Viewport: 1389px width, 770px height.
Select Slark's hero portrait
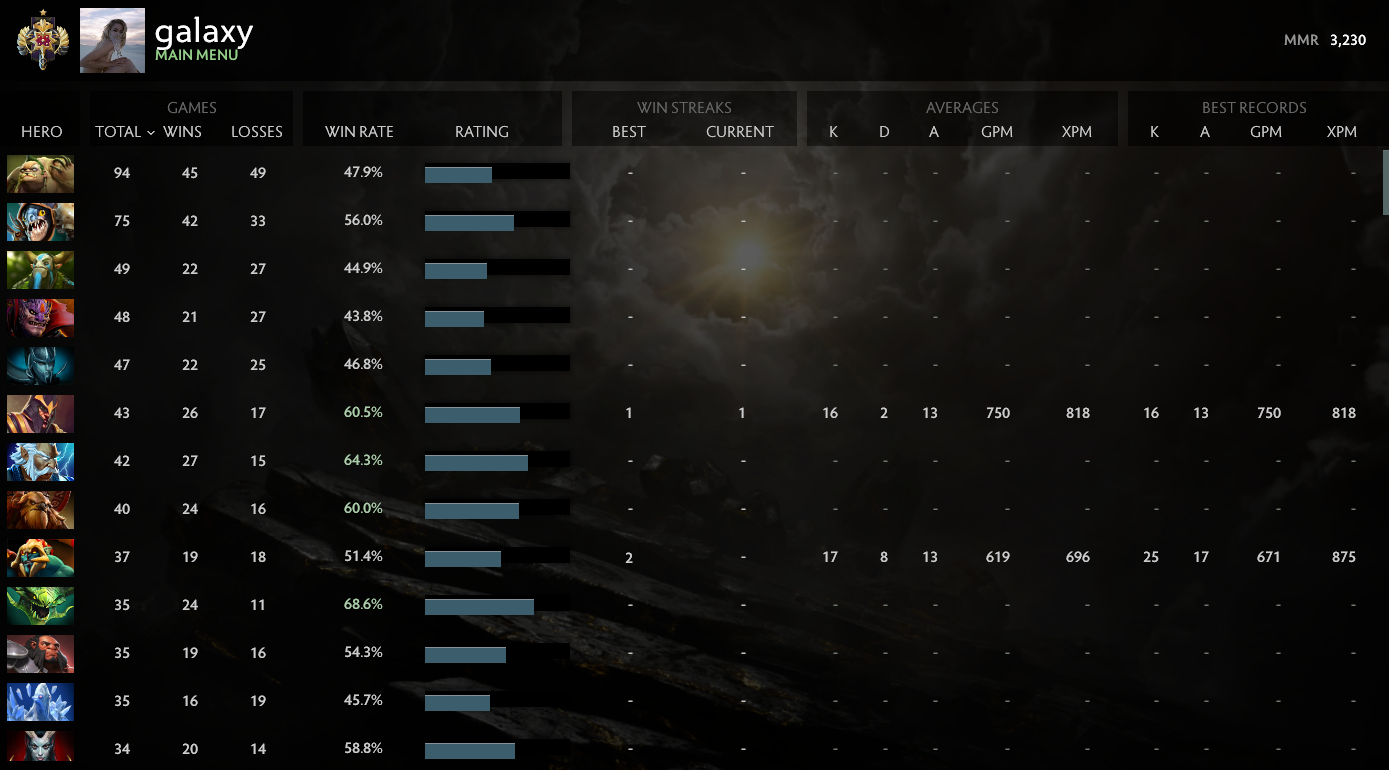40,221
